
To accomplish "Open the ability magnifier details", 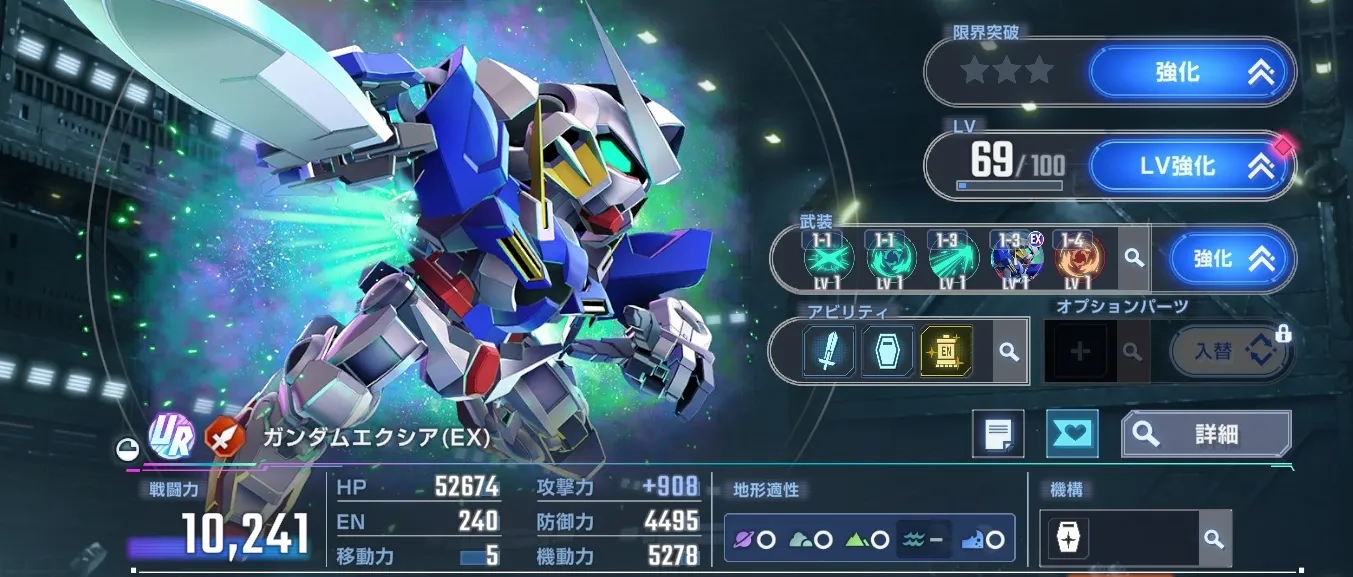I will click(1009, 351).
